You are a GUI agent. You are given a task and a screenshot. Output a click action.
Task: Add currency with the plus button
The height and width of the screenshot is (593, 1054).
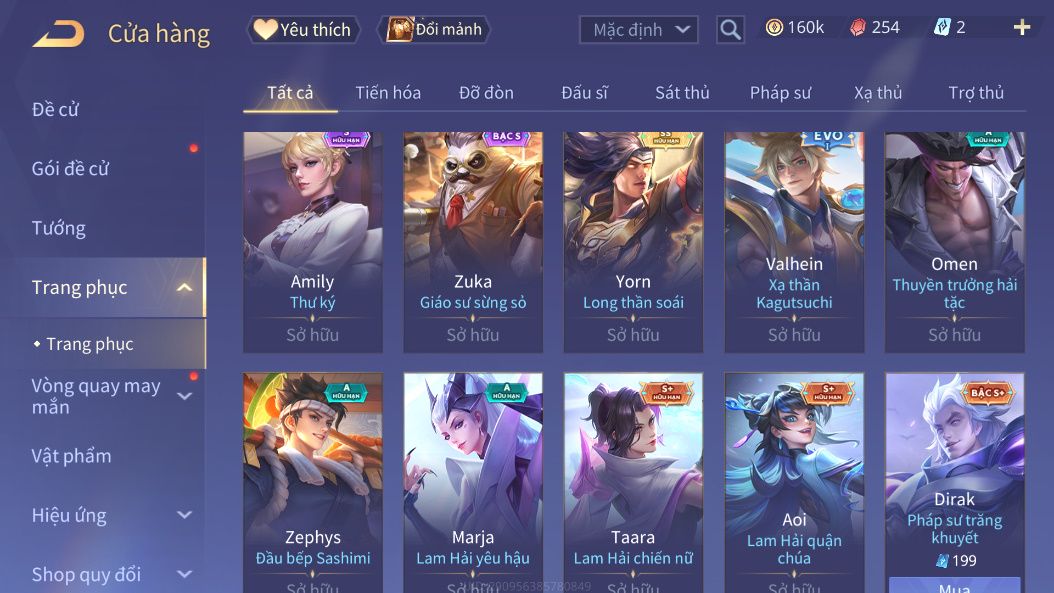point(1021,28)
